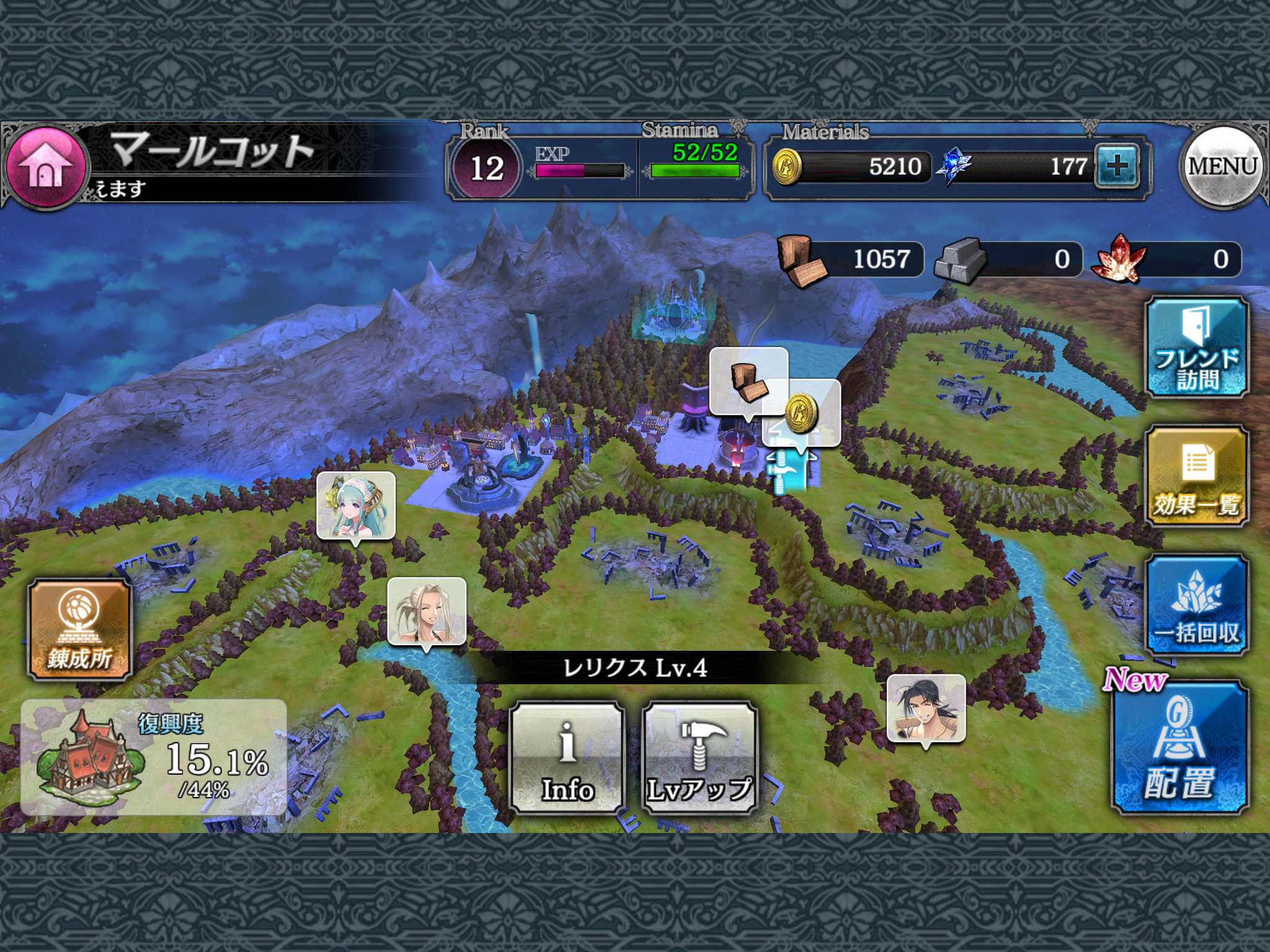Select the blonde woman portrait bubble

click(427, 611)
